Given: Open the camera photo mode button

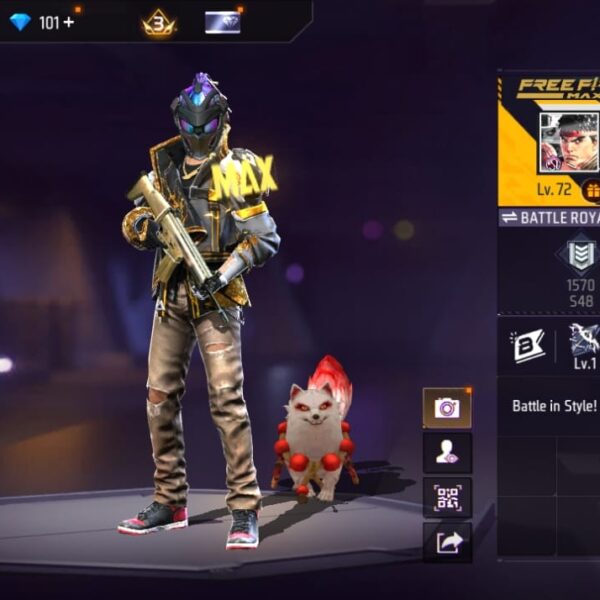Looking at the screenshot, I should click(x=446, y=407).
